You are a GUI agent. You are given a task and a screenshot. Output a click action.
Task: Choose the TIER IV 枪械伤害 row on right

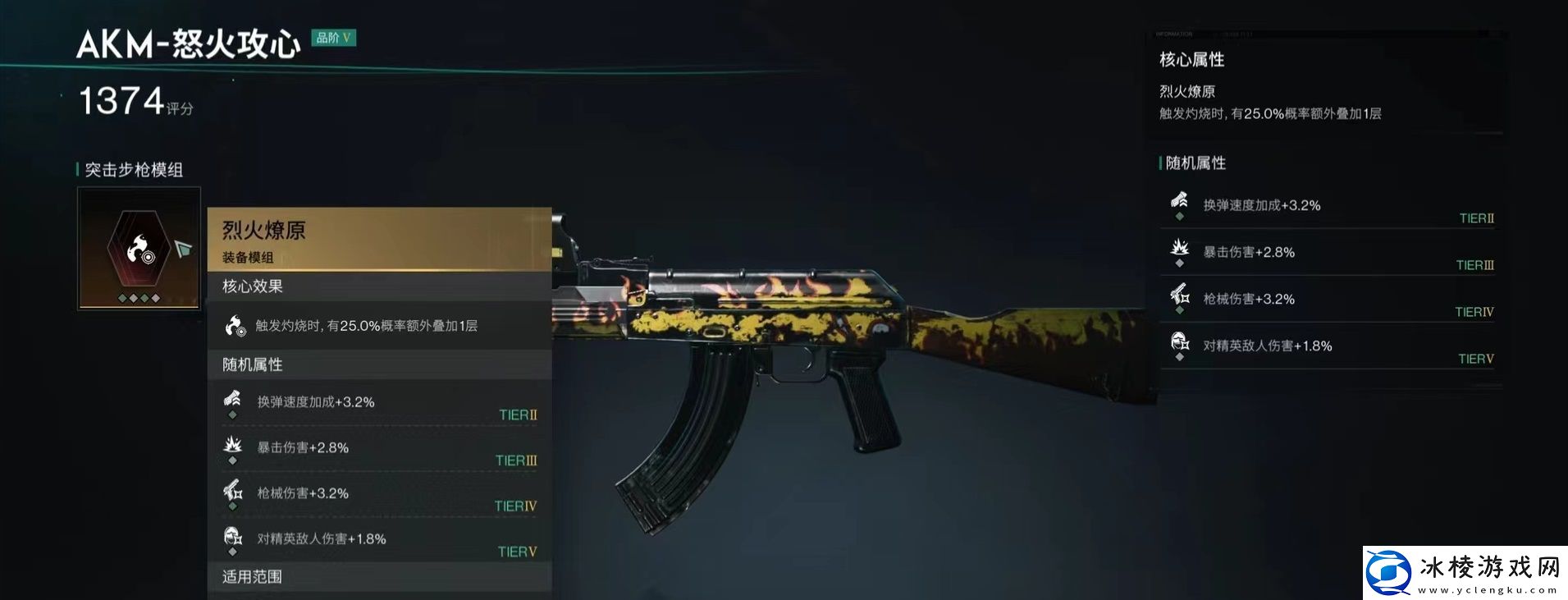(x=1328, y=300)
